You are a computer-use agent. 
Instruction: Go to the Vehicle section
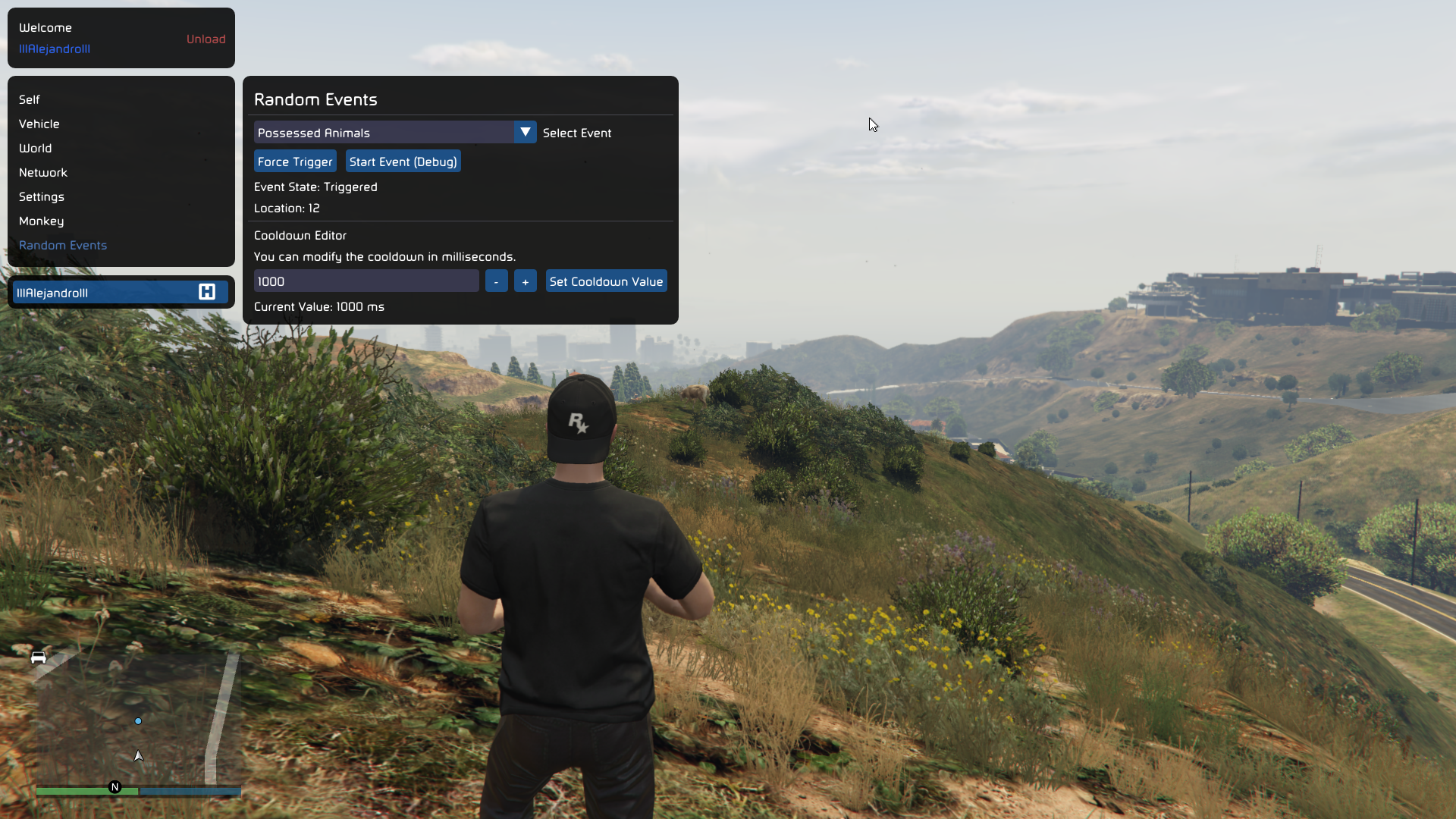coord(39,124)
